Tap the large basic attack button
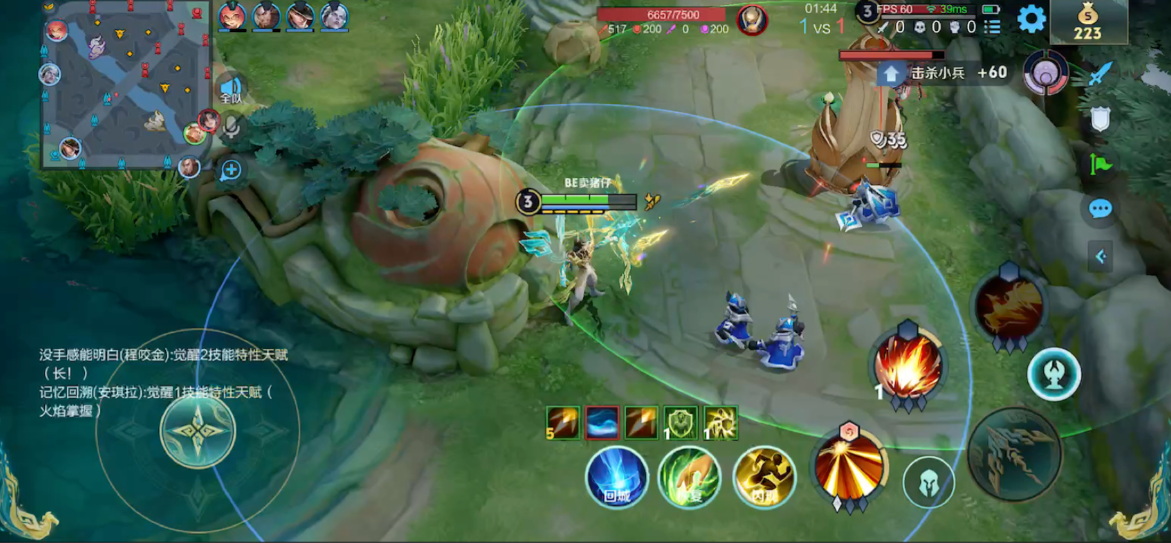Image resolution: width=1171 pixels, height=543 pixels. click(1014, 455)
